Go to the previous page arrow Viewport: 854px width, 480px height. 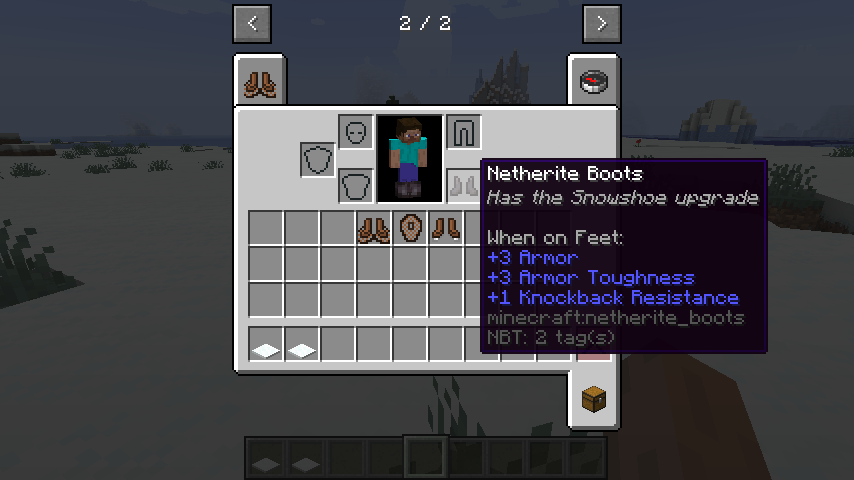(251, 24)
